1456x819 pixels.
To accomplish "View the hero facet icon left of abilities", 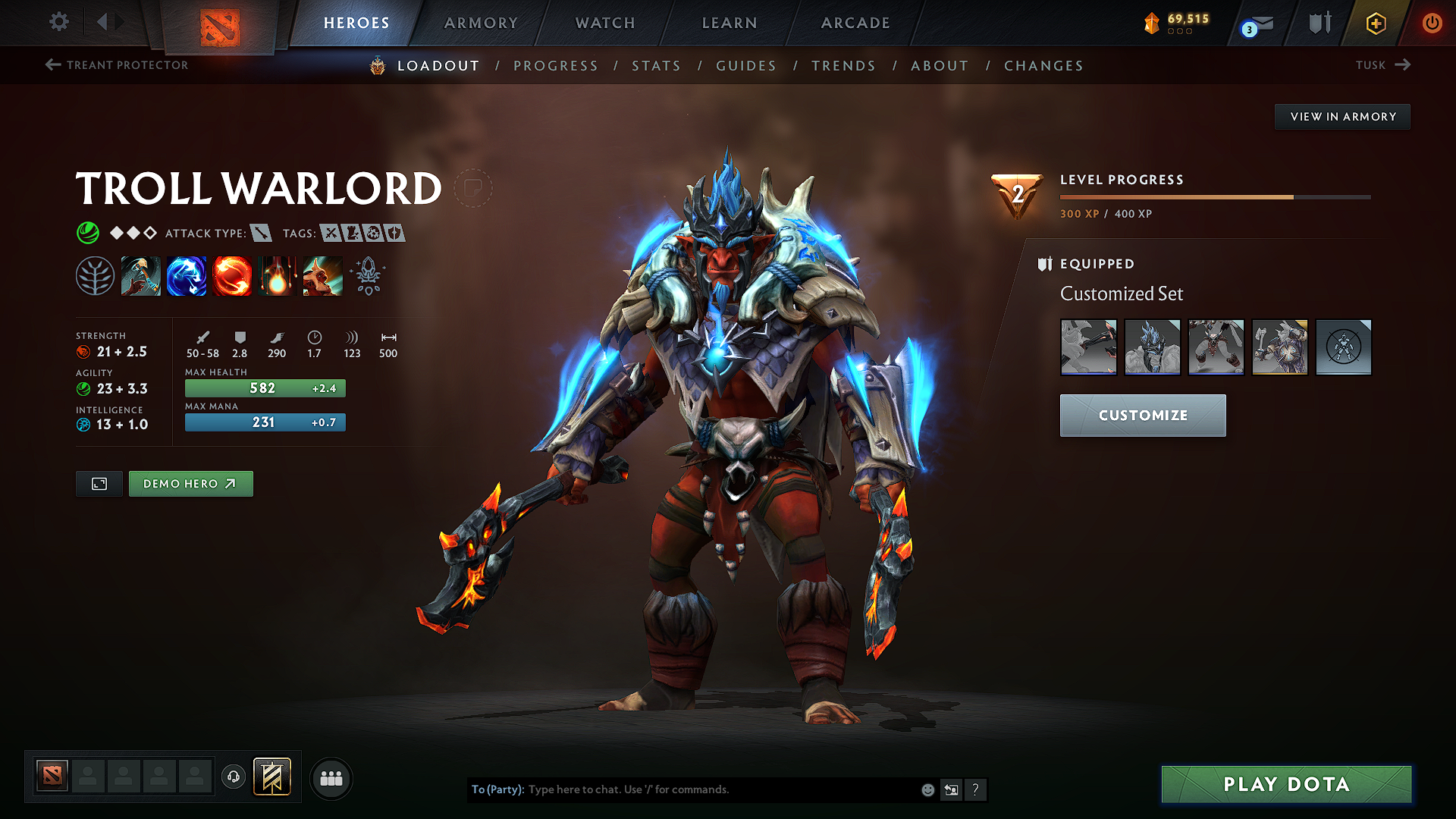I will point(96,275).
